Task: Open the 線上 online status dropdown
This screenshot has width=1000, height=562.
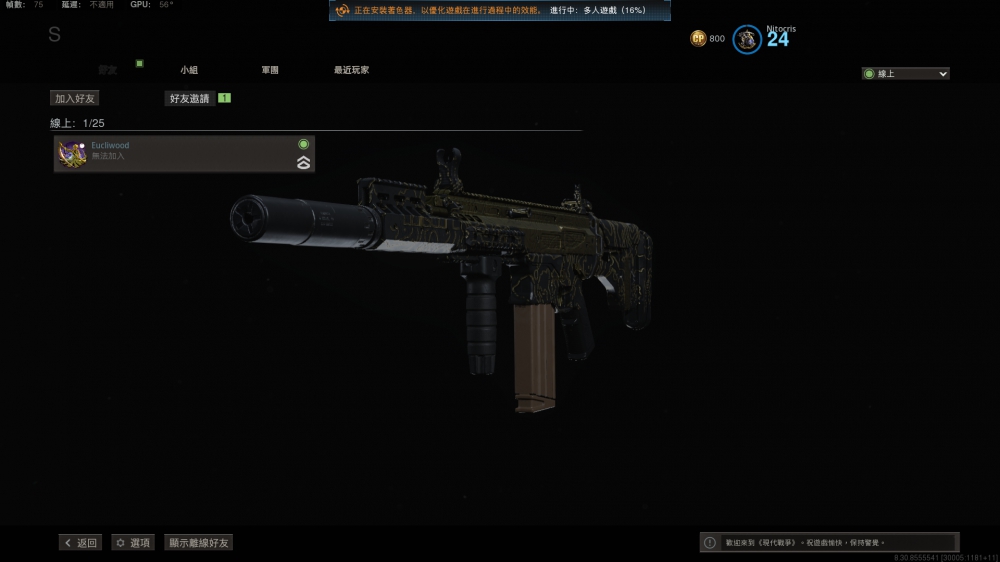Action: 906,73
